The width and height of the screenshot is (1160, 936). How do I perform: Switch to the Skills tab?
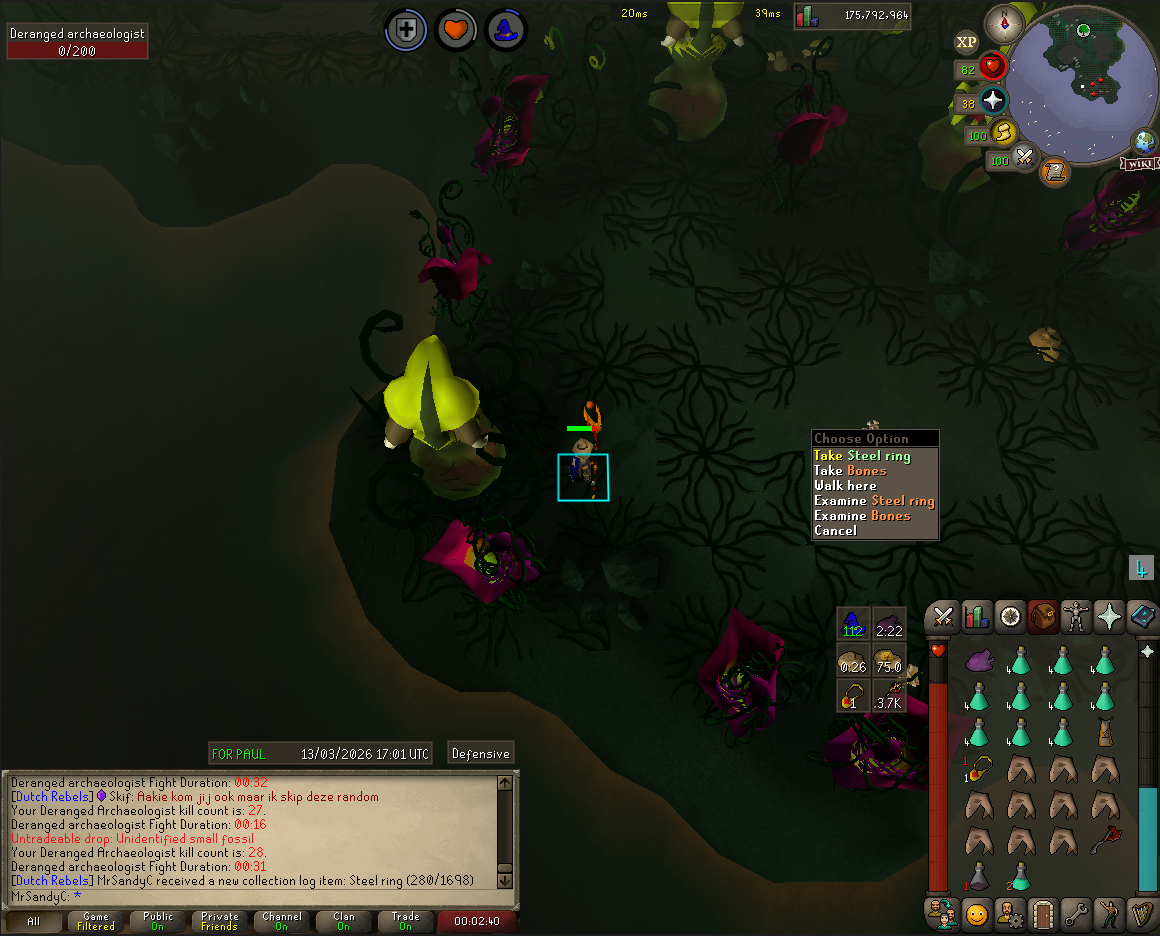click(x=976, y=617)
